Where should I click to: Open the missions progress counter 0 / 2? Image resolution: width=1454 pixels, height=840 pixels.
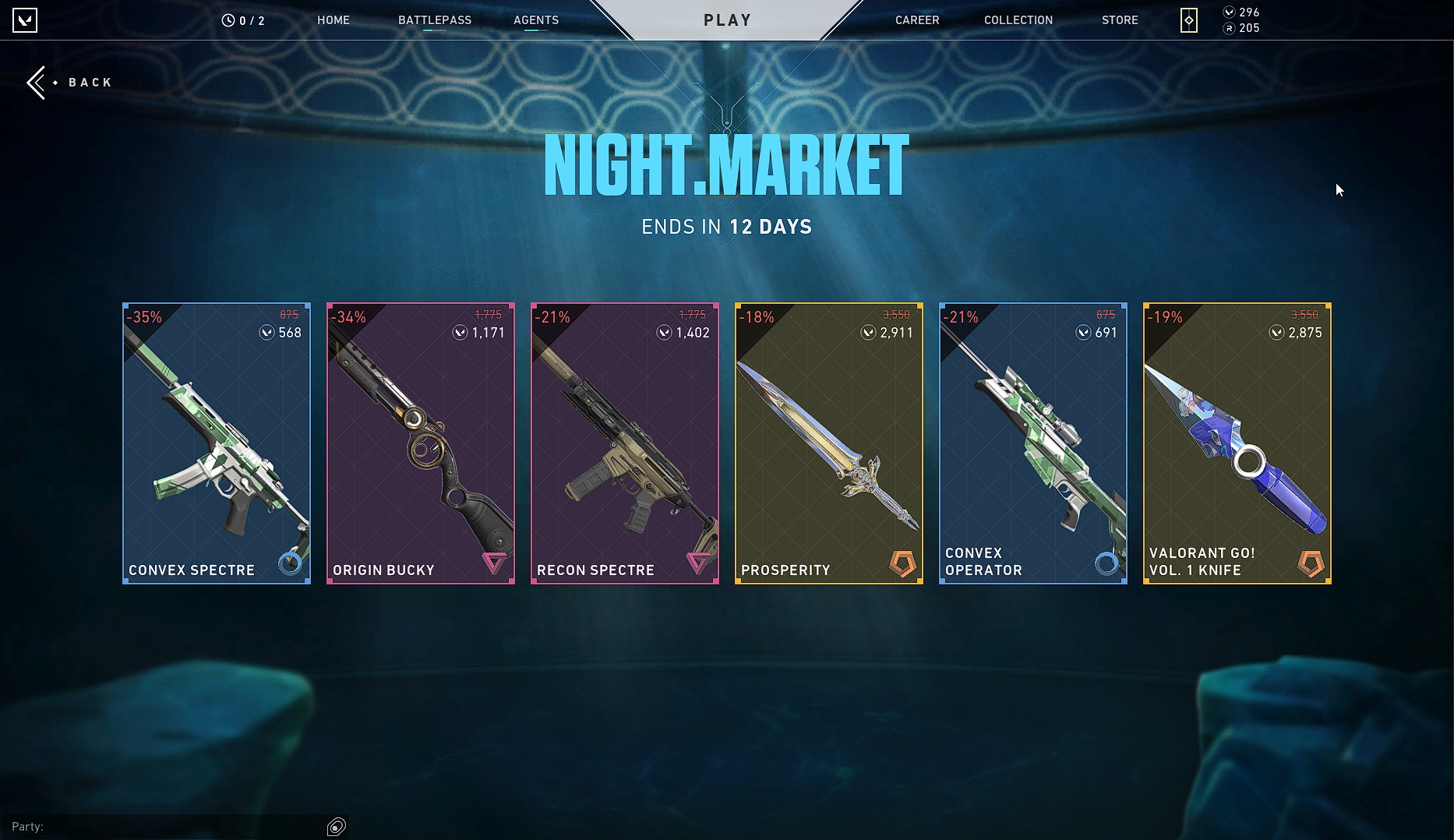(x=243, y=21)
